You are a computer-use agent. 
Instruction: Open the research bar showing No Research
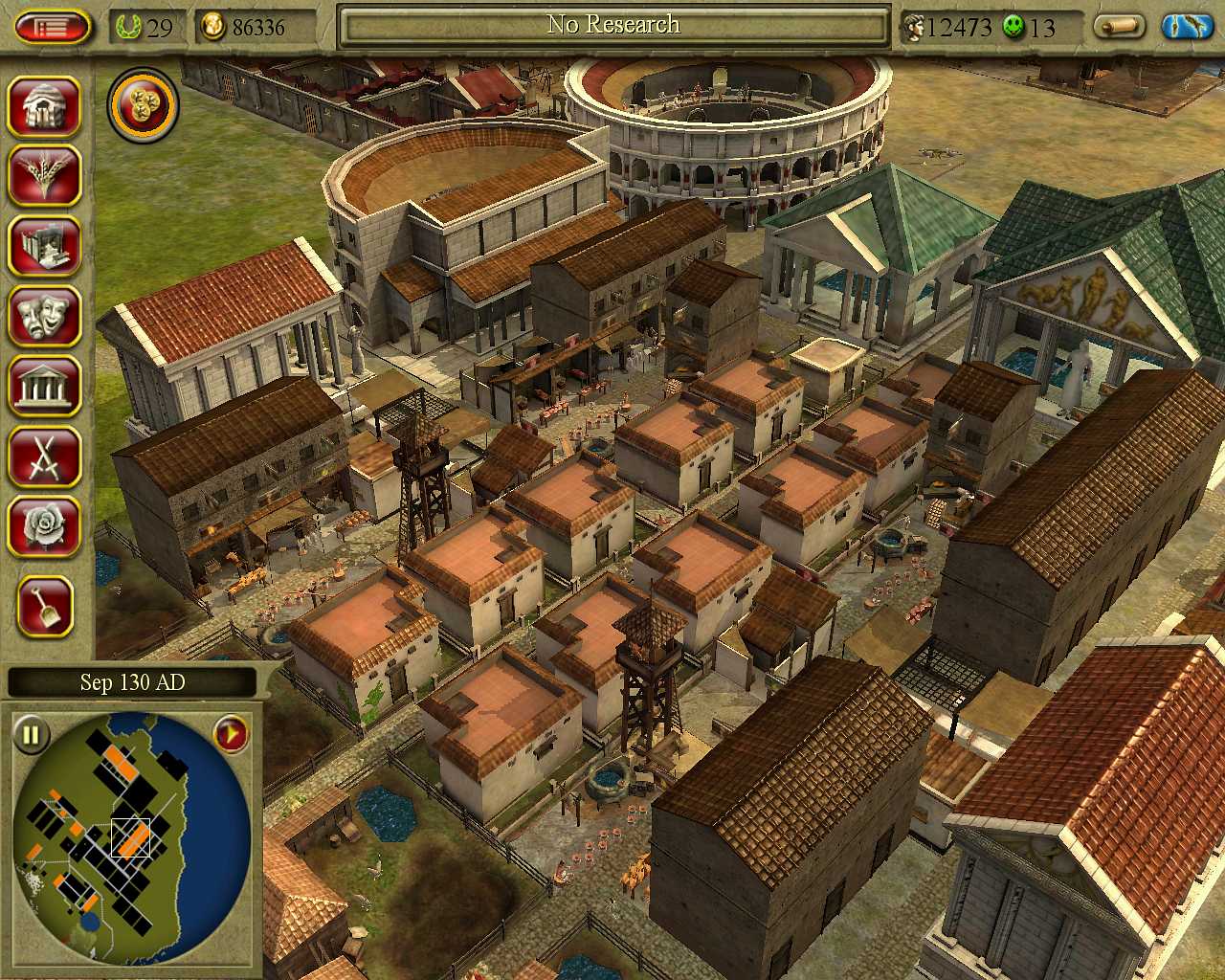613,26
